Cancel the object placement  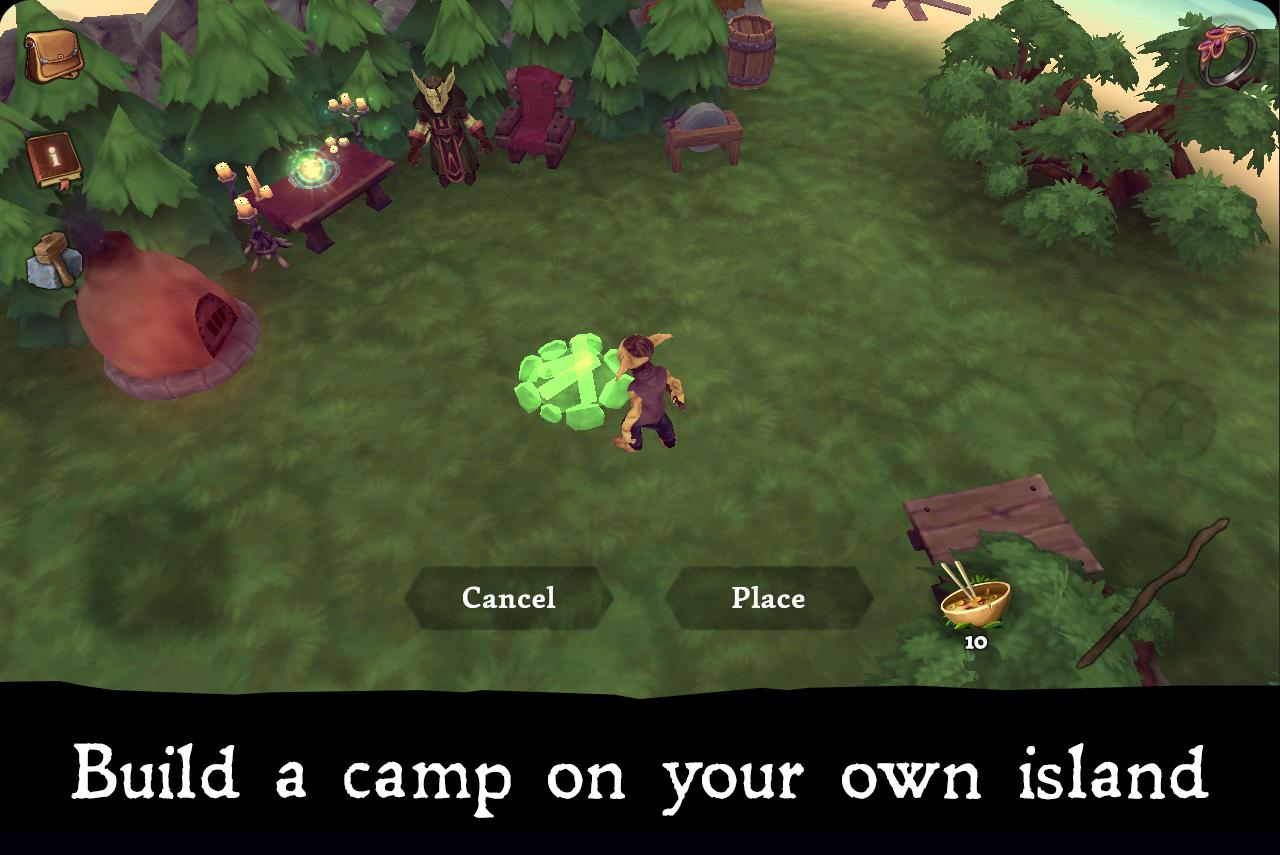tap(508, 598)
